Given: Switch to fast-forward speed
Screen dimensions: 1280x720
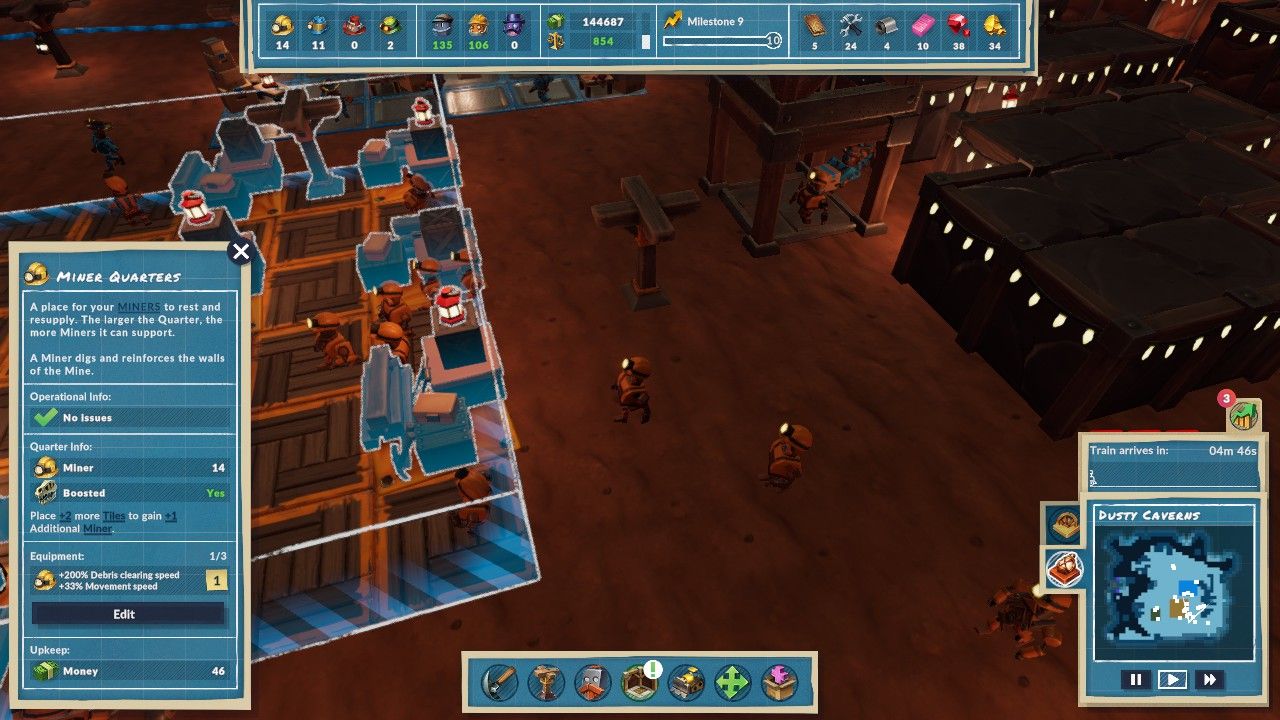Looking at the screenshot, I should [x=1209, y=680].
